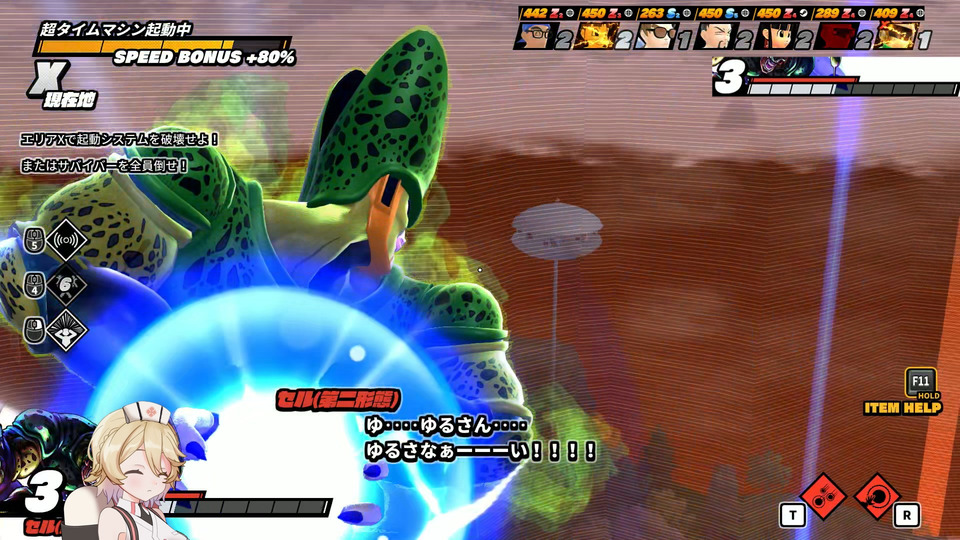
Task: Pick the survivor portrait wearing sunglasses
Action: [656, 36]
